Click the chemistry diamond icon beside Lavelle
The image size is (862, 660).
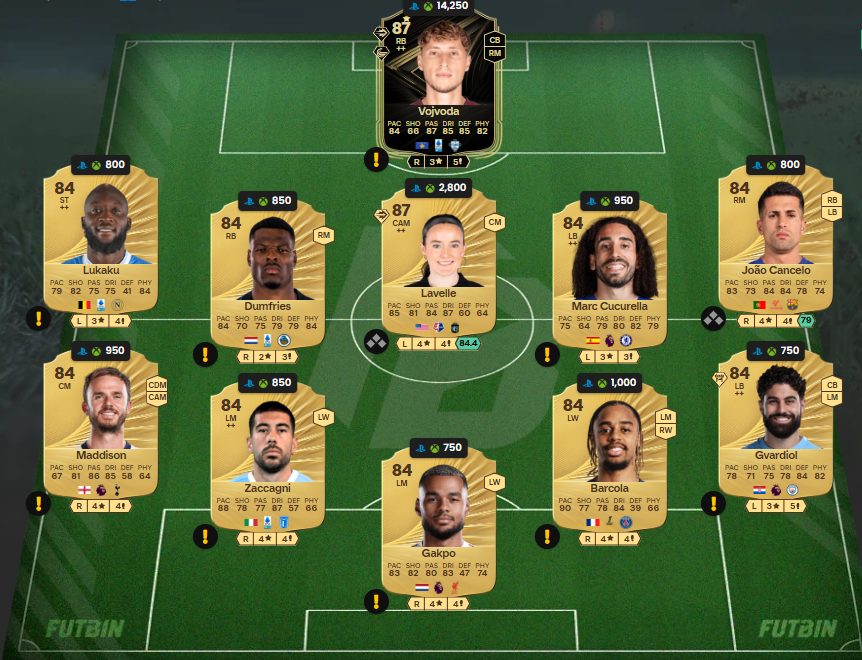point(376,341)
